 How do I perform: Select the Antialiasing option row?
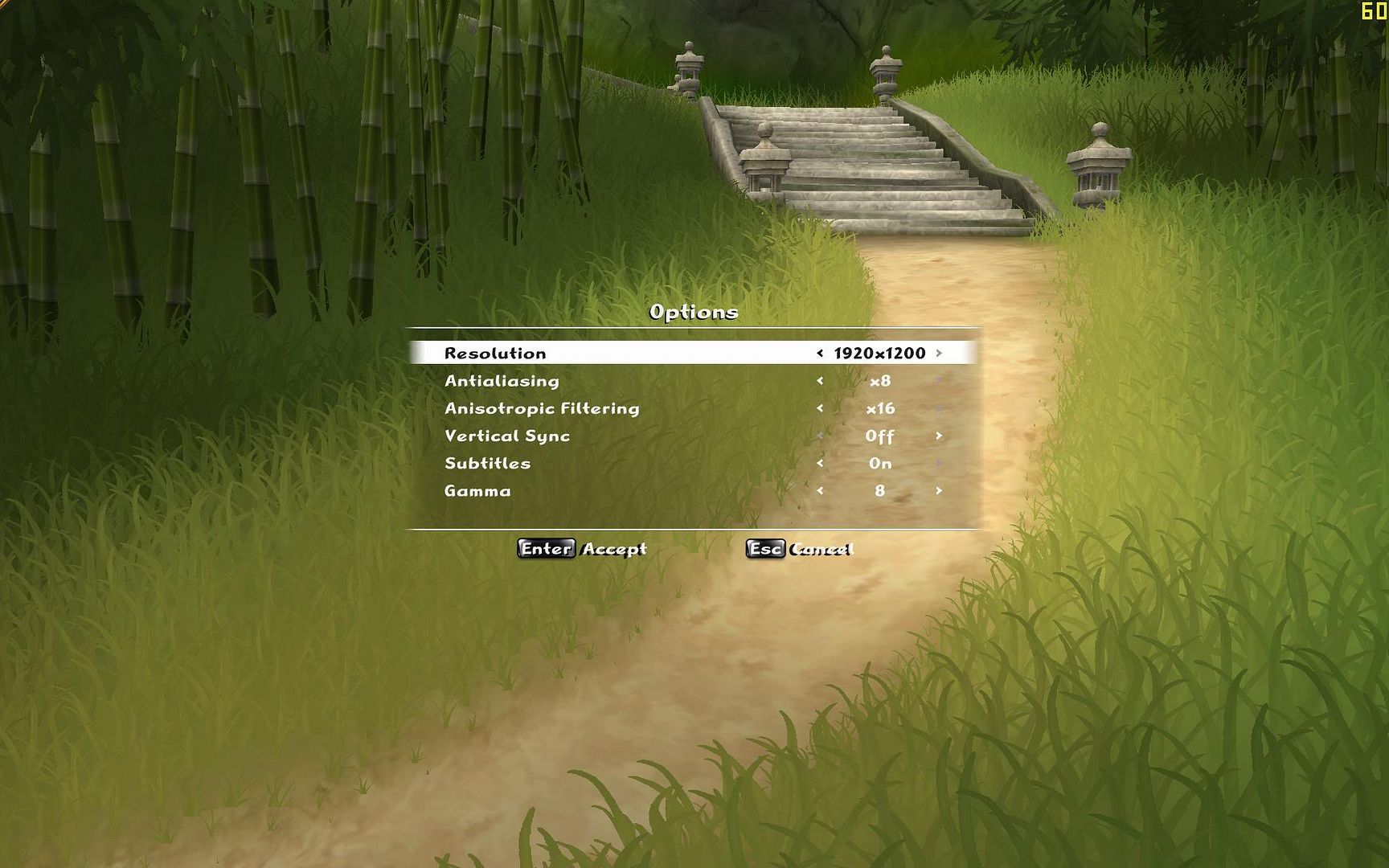point(502,381)
